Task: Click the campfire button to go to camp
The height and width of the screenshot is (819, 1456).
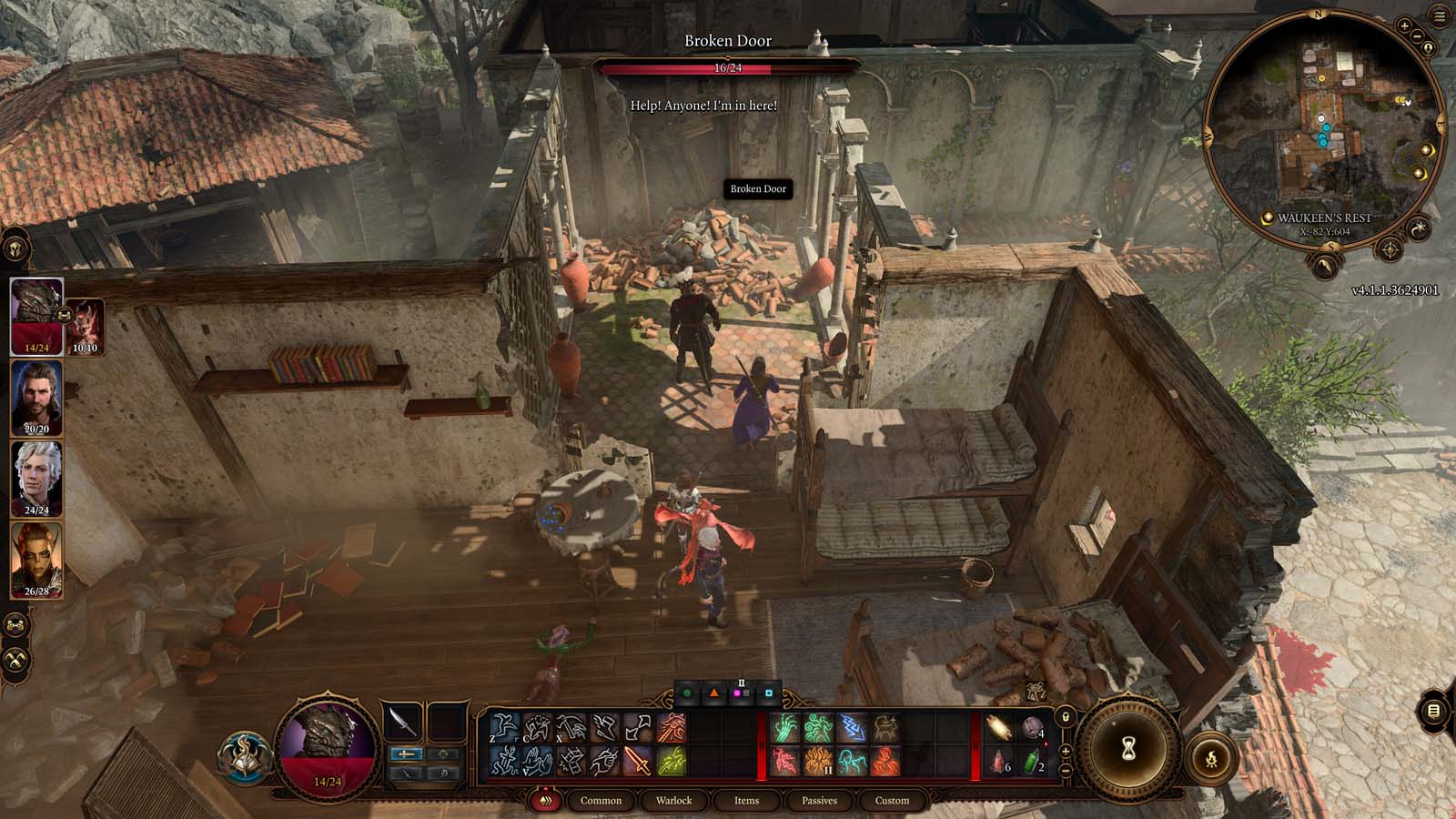Action: point(1214,757)
